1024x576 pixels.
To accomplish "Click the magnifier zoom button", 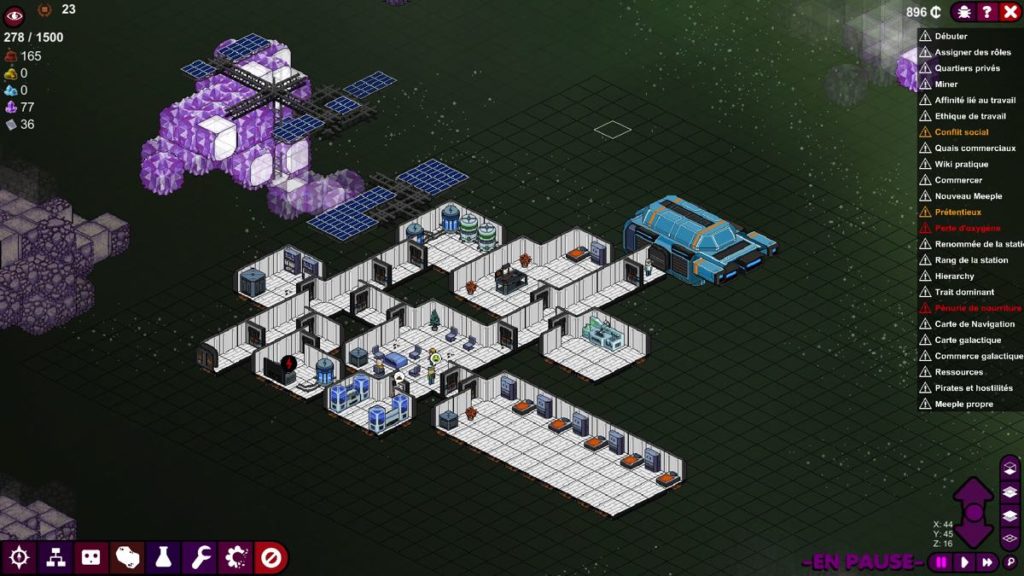I will [1010, 562].
